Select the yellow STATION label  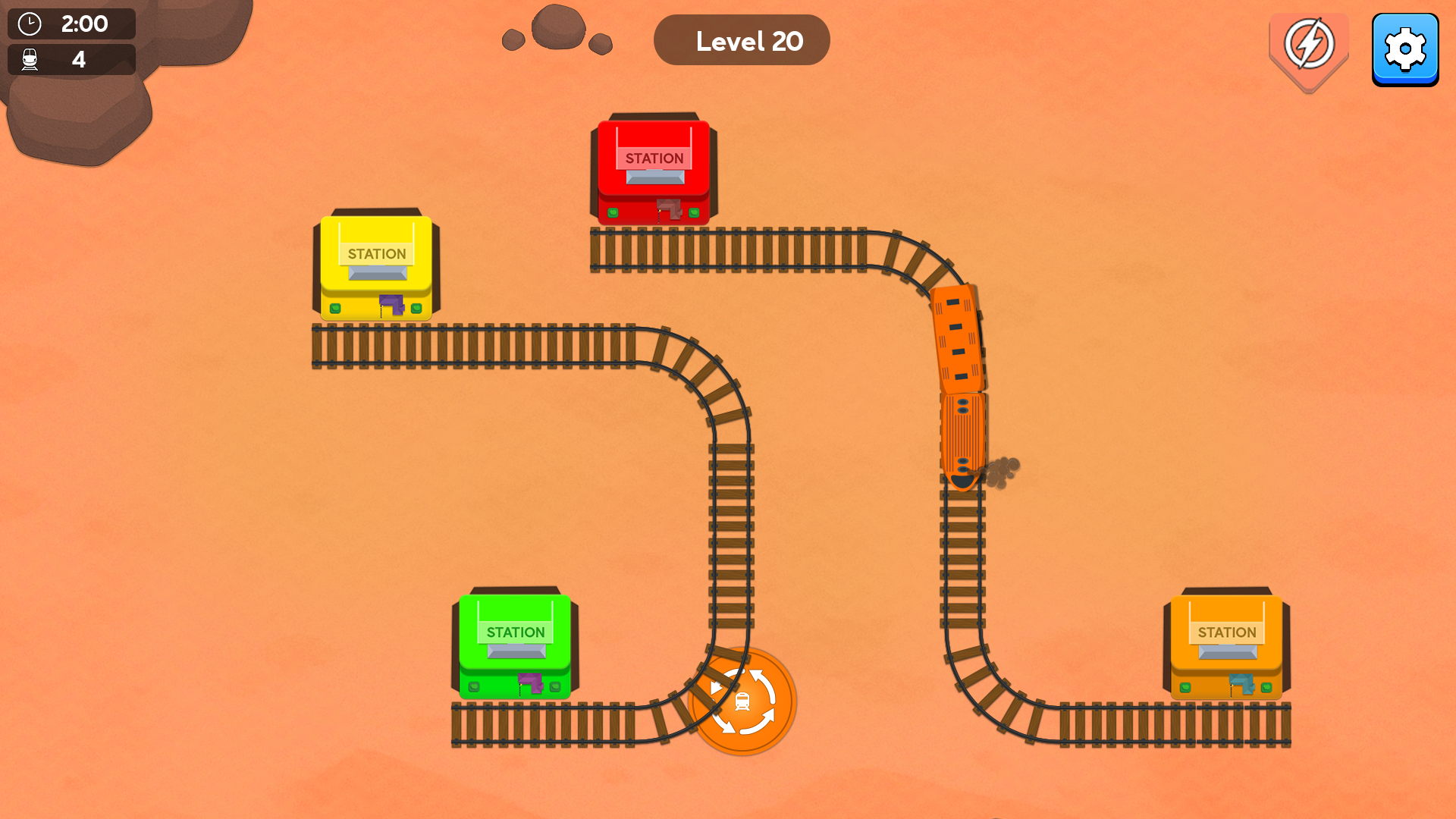pyautogui.click(x=376, y=254)
